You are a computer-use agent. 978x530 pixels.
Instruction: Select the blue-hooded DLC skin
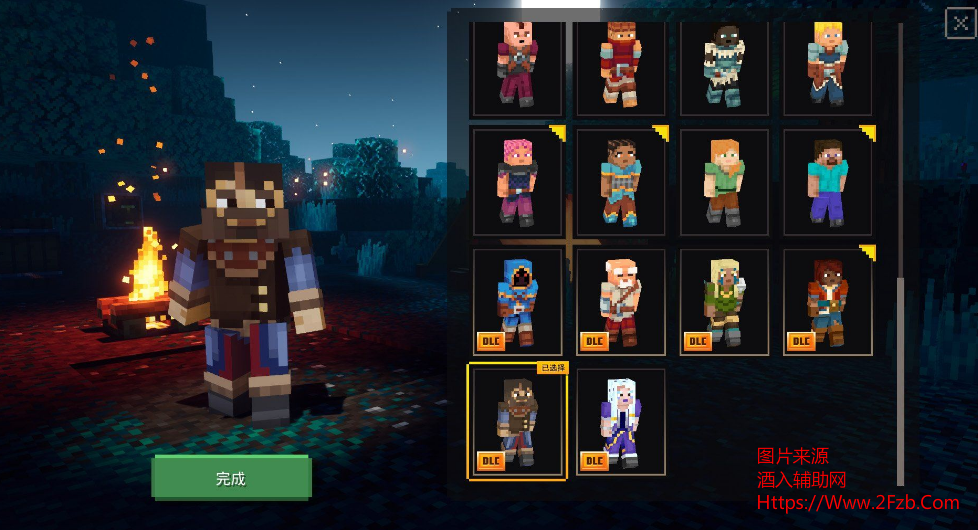[517, 302]
